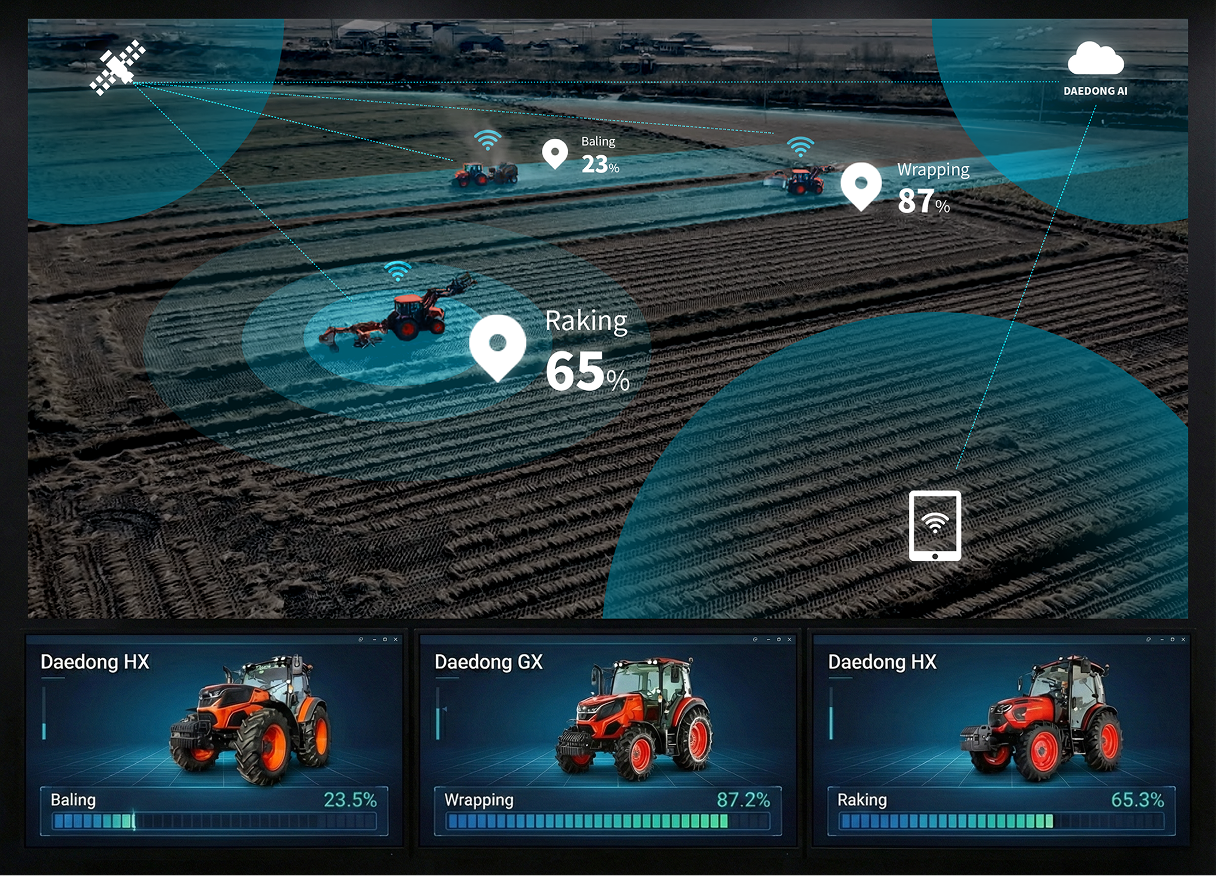The width and height of the screenshot is (1216, 876).
Task: Click the Raking location pin marker
Action: coord(497,345)
